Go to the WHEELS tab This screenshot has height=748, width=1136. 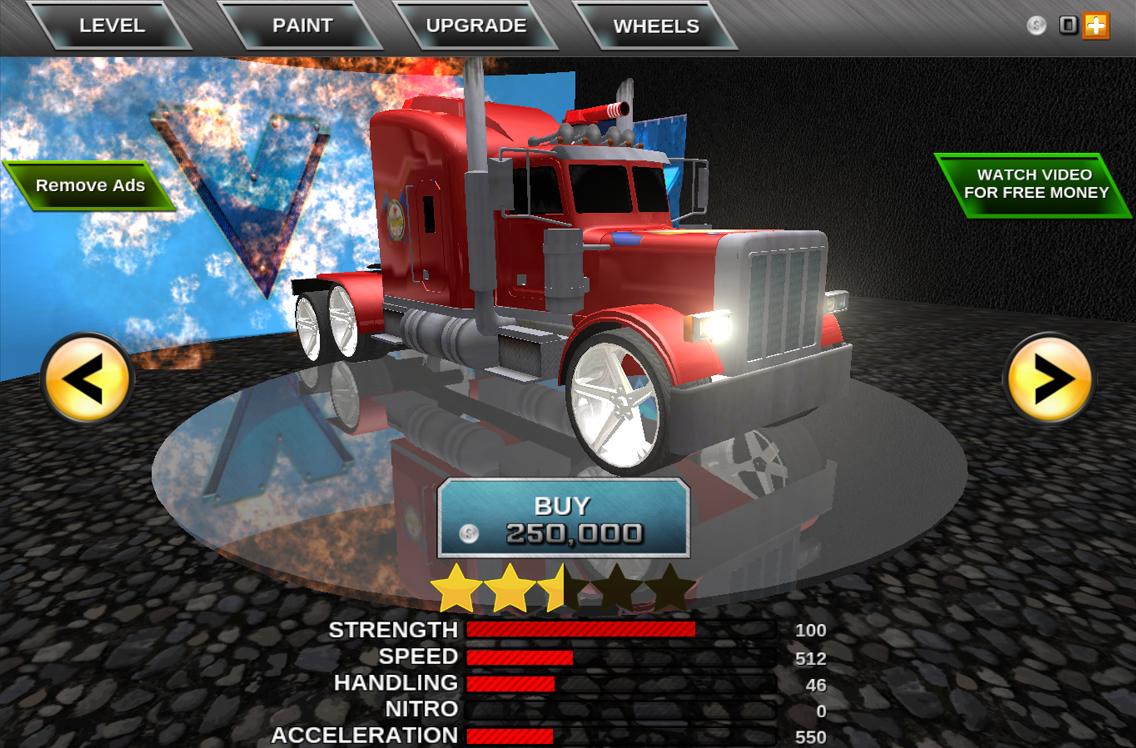(656, 26)
